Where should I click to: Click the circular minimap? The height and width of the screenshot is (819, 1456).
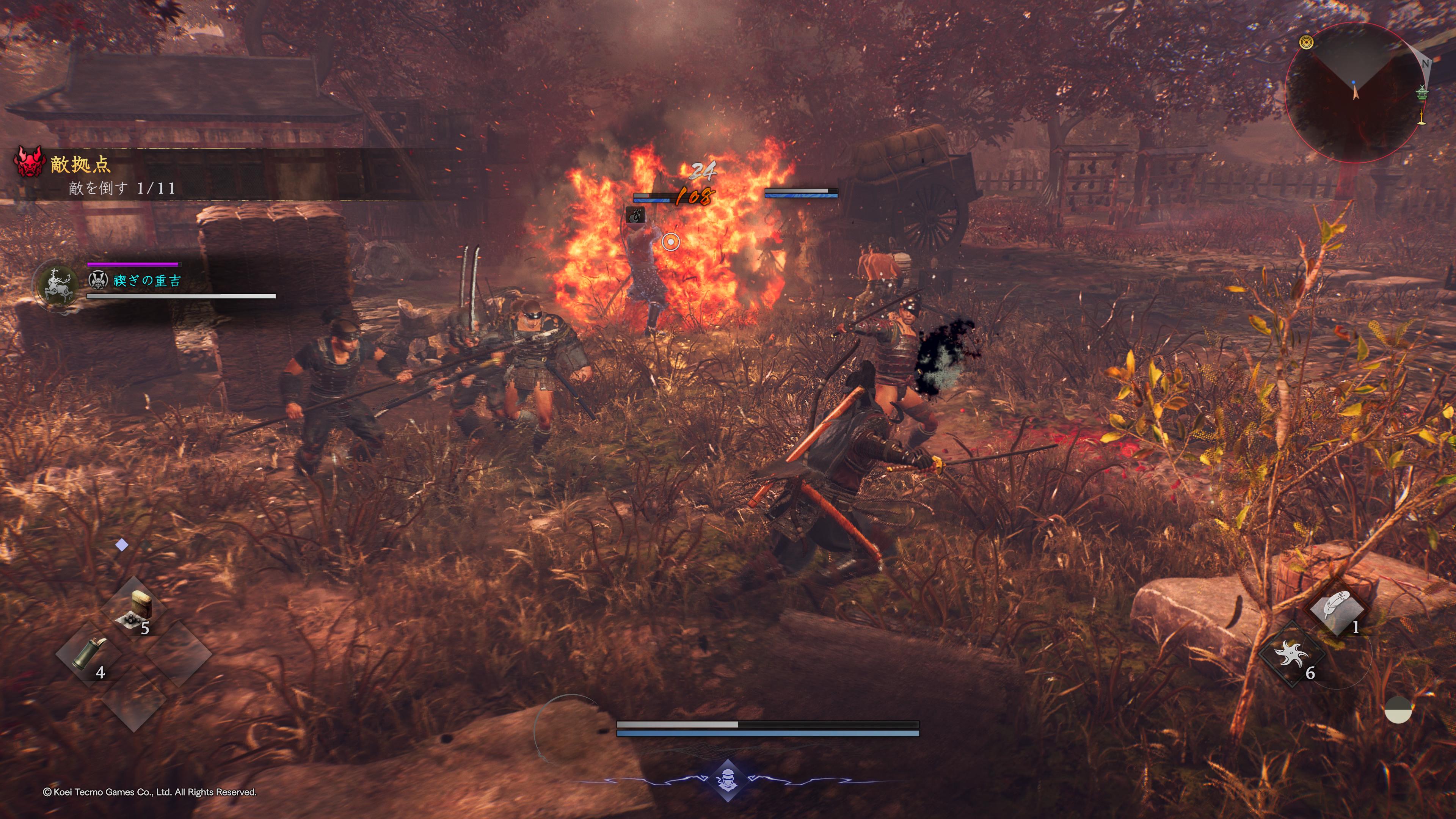pyautogui.click(x=1354, y=92)
